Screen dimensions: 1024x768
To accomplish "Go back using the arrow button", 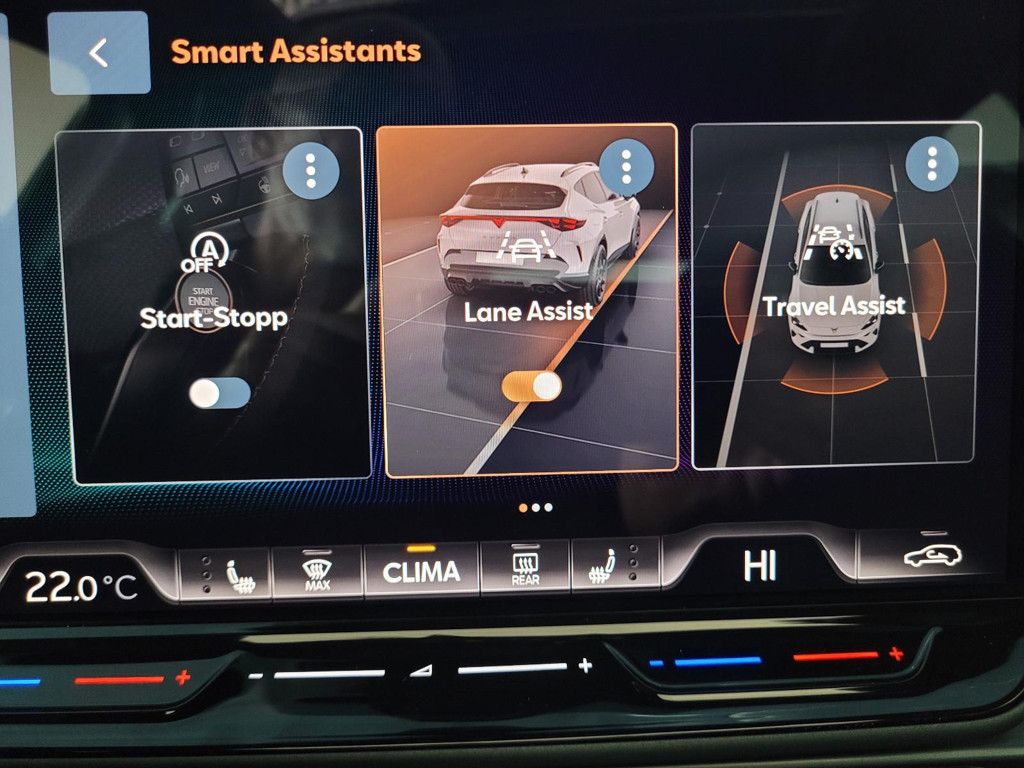I will pos(98,53).
